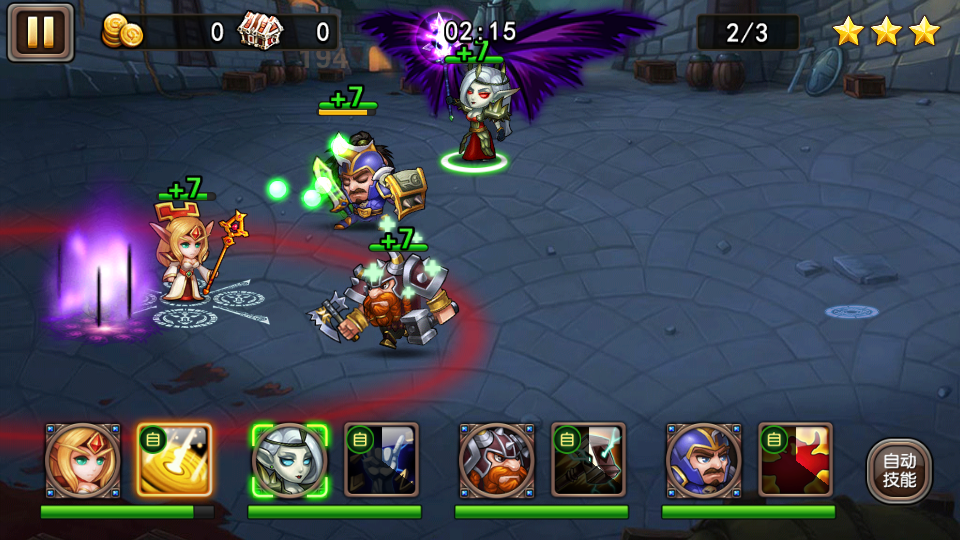Trigger the dwarf's skill icon

coord(588,460)
